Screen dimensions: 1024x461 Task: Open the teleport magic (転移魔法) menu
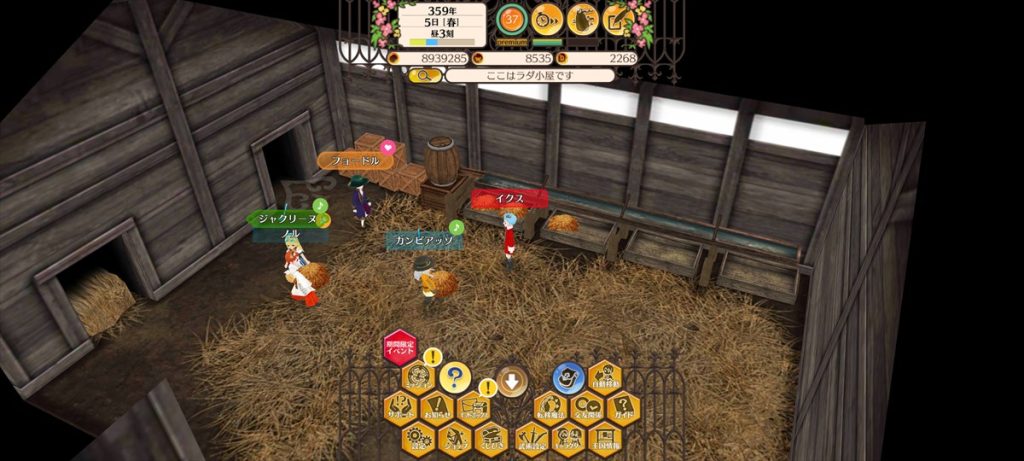550,407
